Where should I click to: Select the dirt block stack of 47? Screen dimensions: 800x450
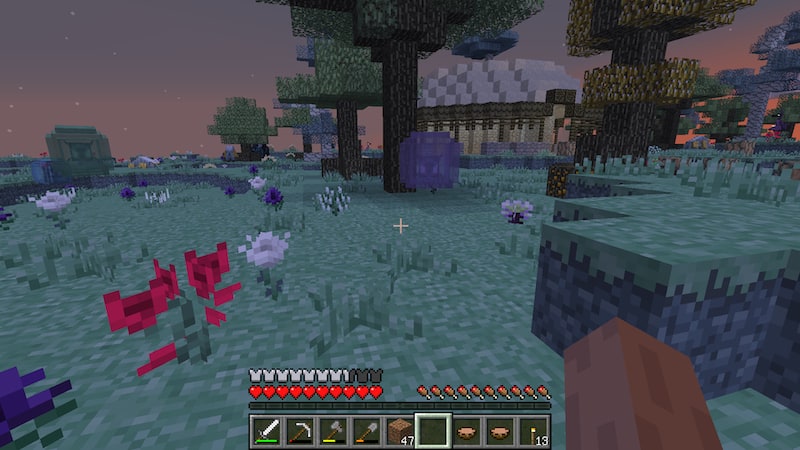[x=400, y=431]
